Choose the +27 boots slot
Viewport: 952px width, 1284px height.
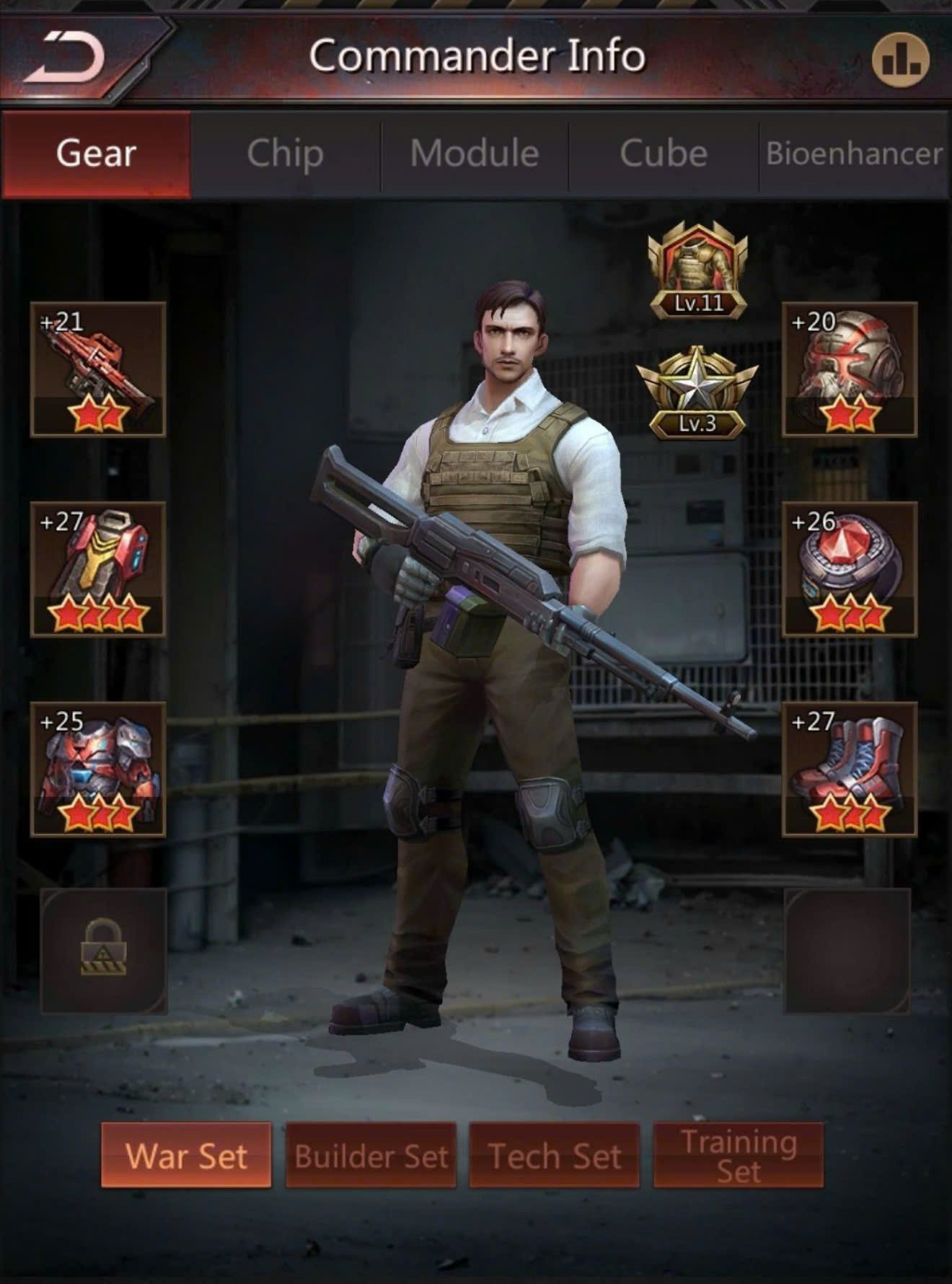click(x=850, y=769)
